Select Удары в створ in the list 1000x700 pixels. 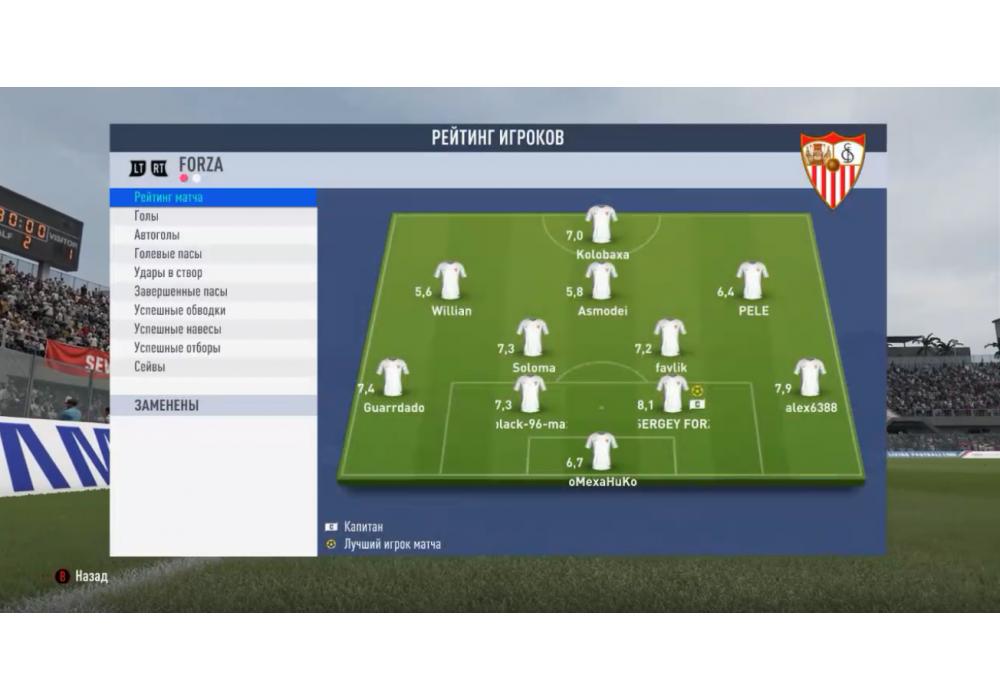click(168, 273)
